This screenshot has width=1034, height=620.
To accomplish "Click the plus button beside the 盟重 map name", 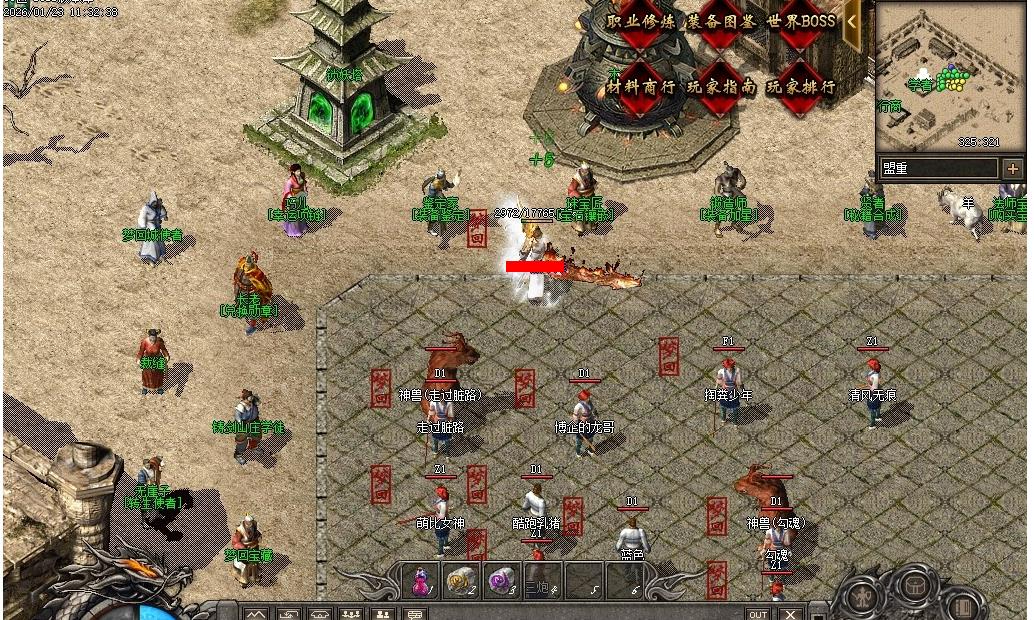I will pyautogui.click(x=1013, y=169).
